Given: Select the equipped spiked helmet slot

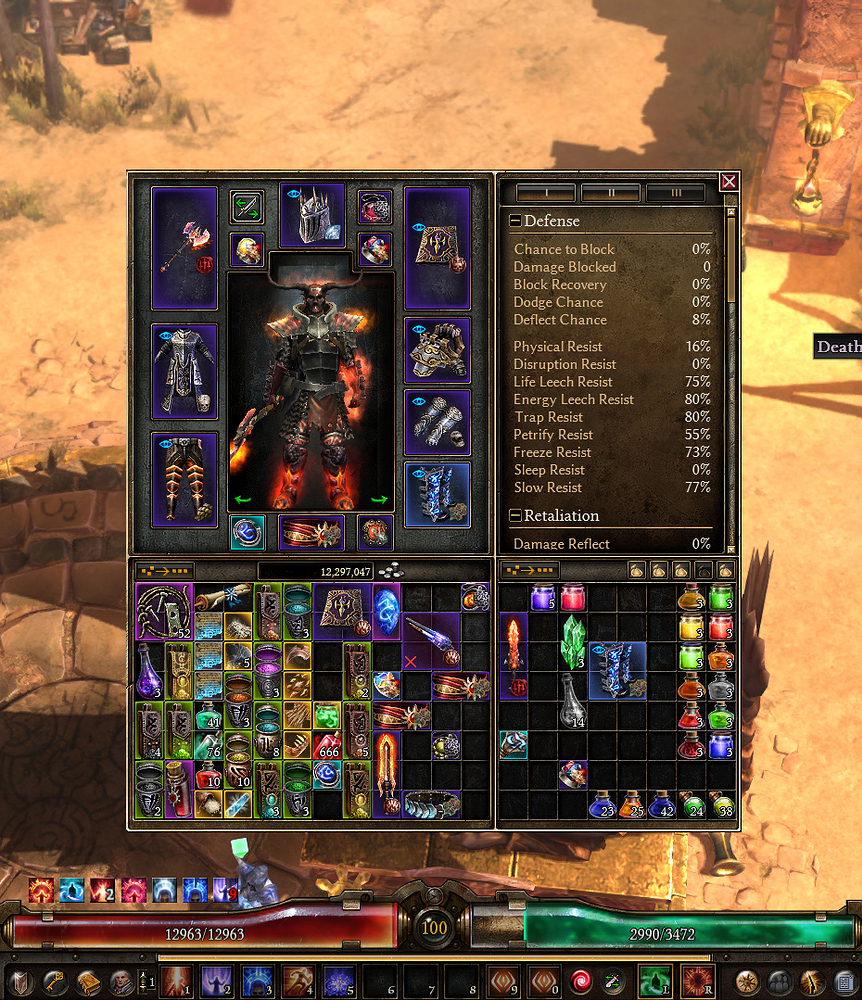Looking at the screenshot, I should point(312,215).
